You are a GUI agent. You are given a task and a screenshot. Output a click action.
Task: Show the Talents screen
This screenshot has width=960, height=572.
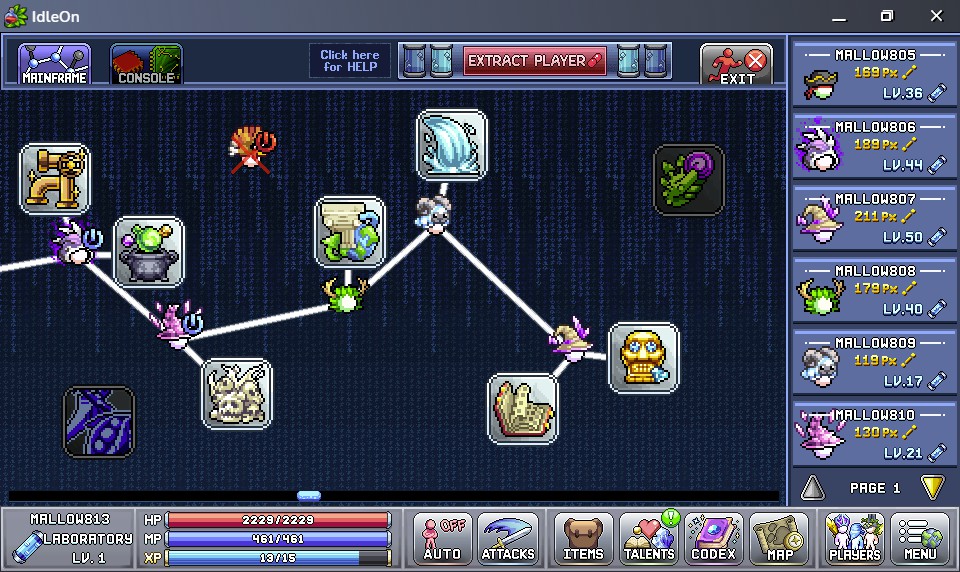649,538
